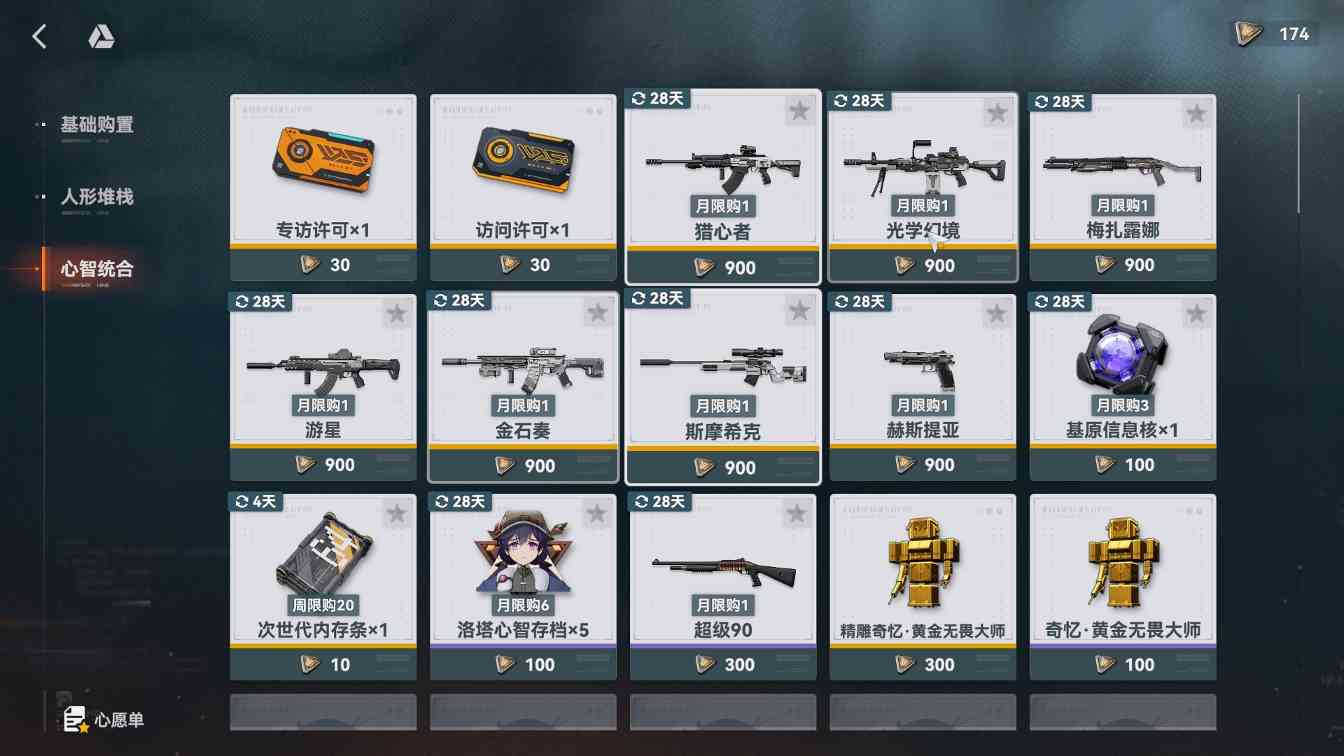The width and height of the screenshot is (1344, 756).
Task: Click the back arrow in top left
Action: 39,35
